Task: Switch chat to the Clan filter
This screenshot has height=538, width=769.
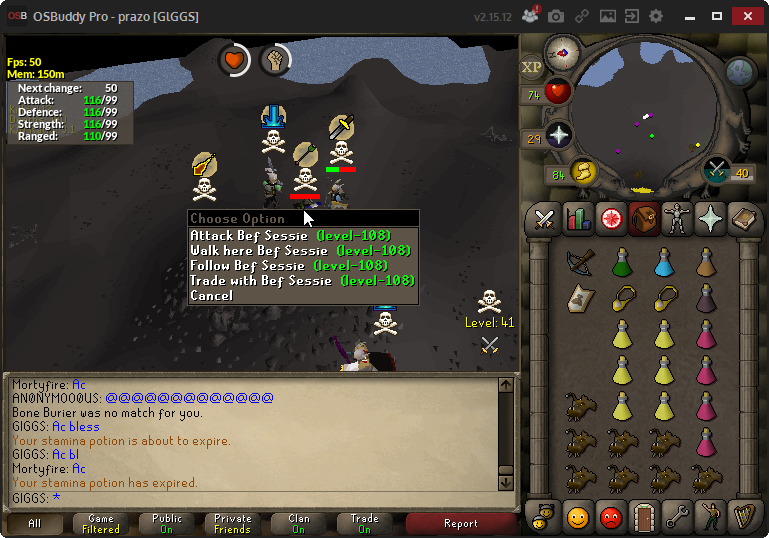Action: [299, 523]
